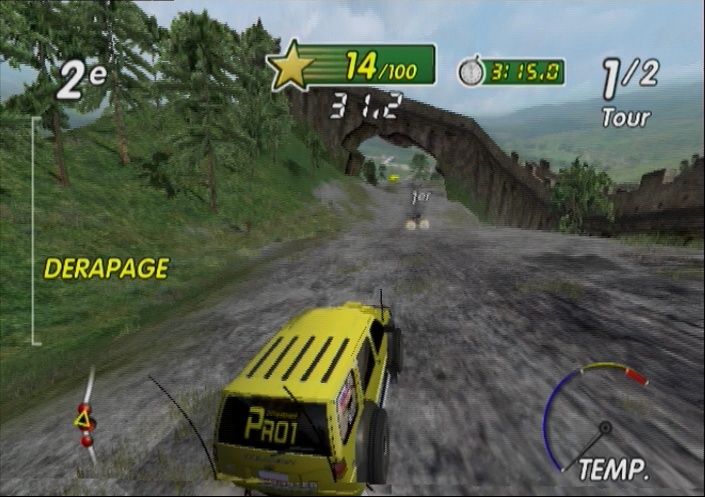This screenshot has width=705, height=497.
Task: Click the red and yellow track position marker
Action: click(x=86, y=423)
